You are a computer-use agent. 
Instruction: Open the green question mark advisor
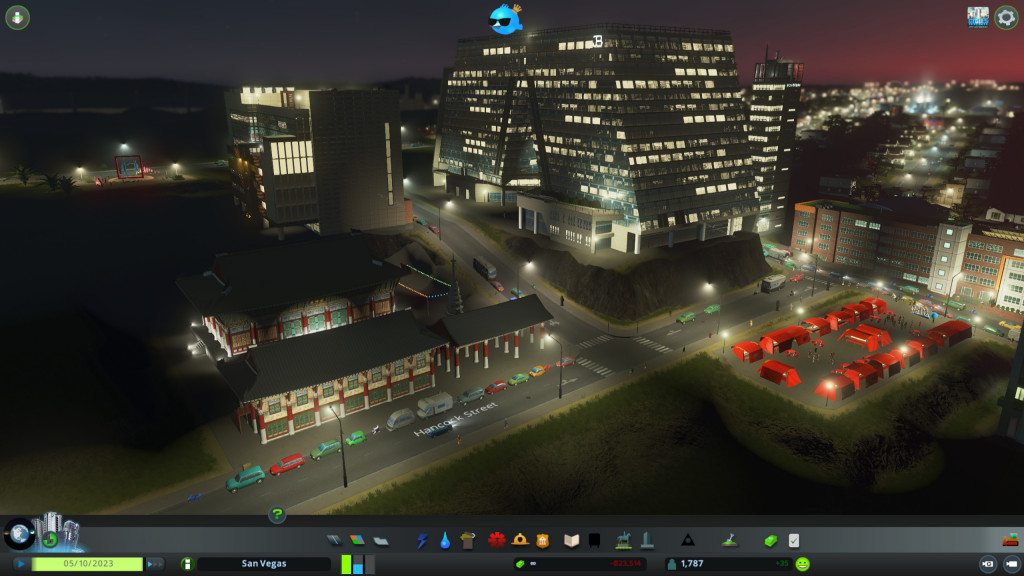click(277, 515)
